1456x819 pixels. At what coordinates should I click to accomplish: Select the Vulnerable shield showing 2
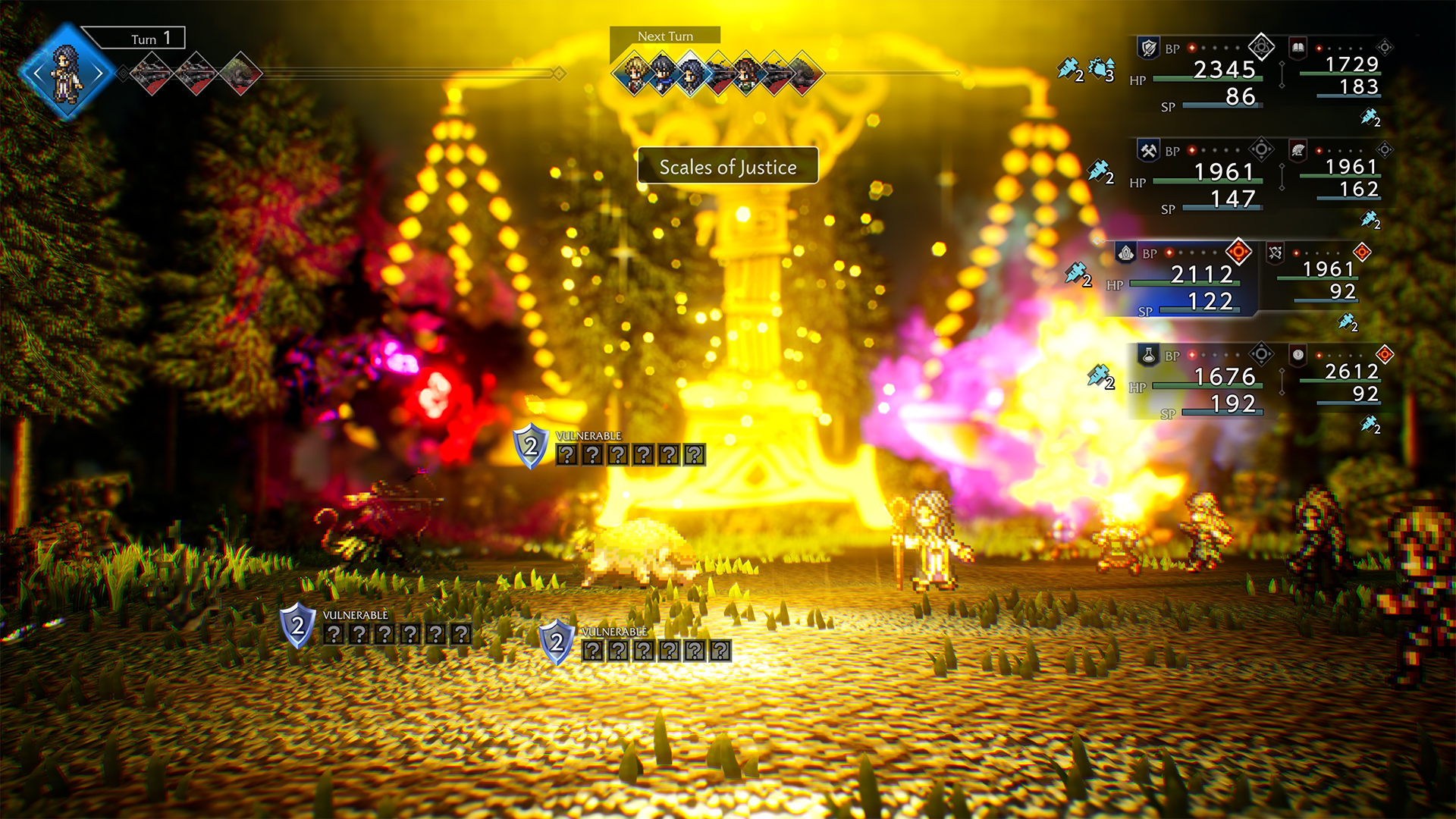click(x=531, y=449)
